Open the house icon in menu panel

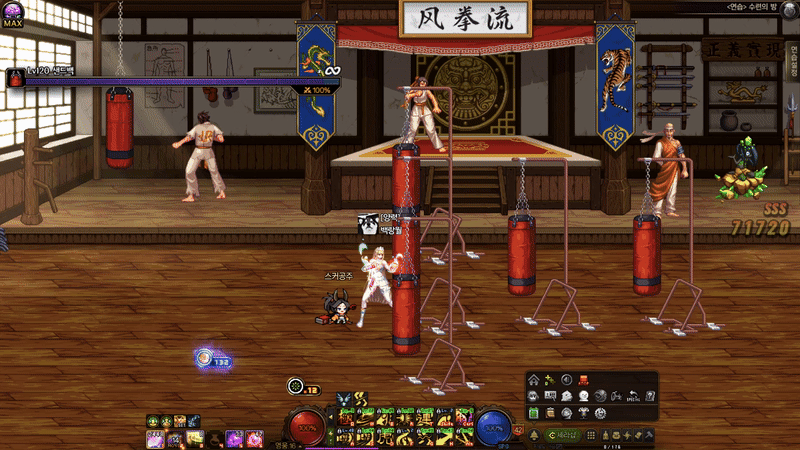(534, 380)
